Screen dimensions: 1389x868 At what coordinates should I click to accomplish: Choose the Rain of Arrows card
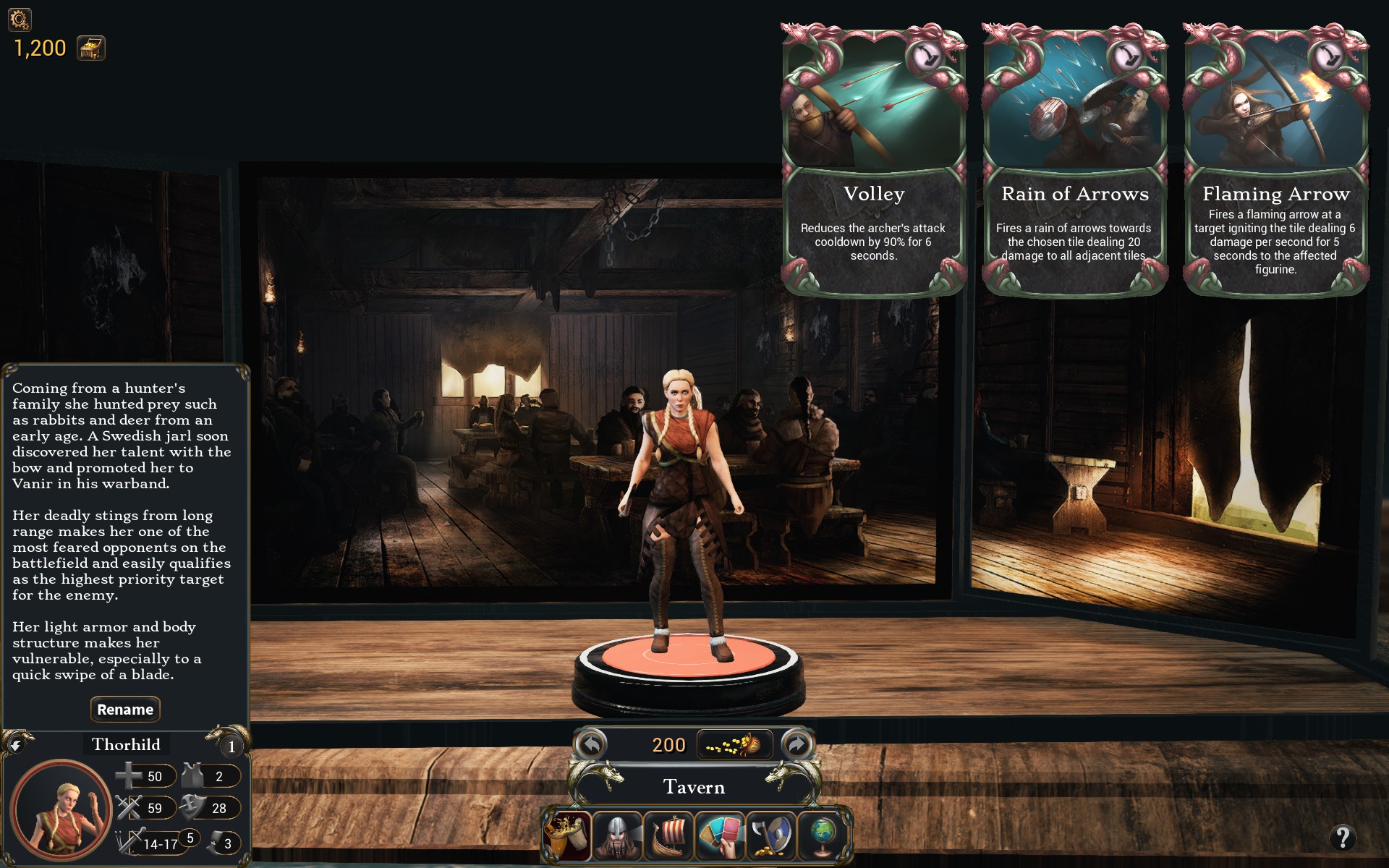click(x=1074, y=161)
